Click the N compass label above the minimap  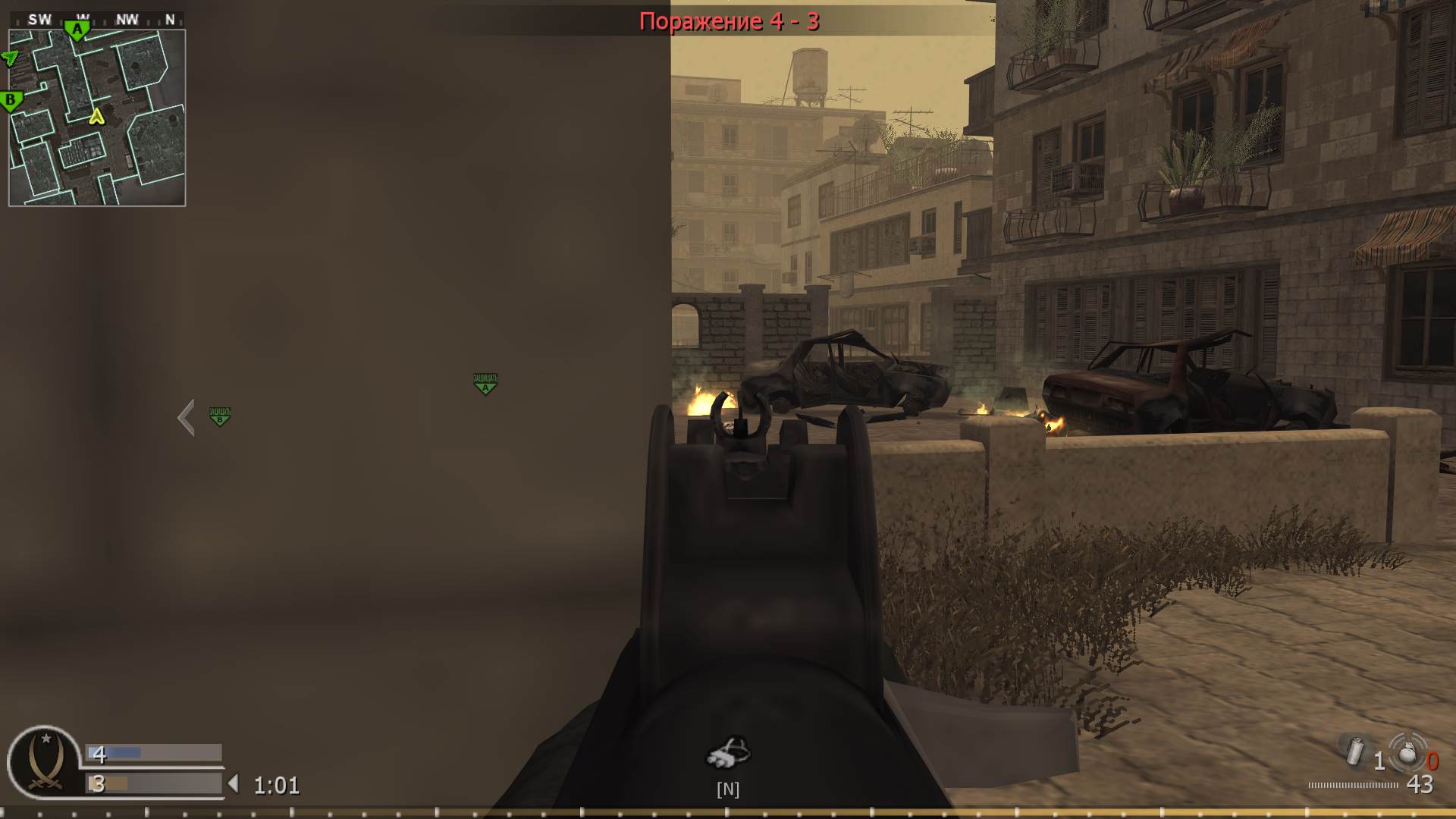point(170,19)
